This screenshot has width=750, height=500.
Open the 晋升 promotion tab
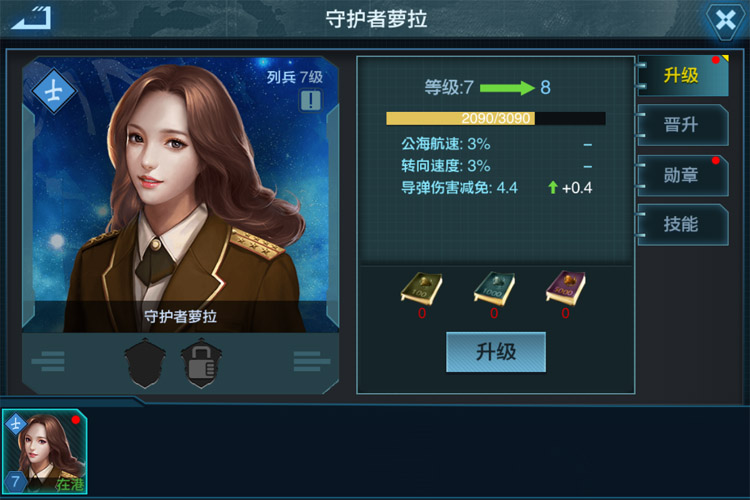click(682, 125)
